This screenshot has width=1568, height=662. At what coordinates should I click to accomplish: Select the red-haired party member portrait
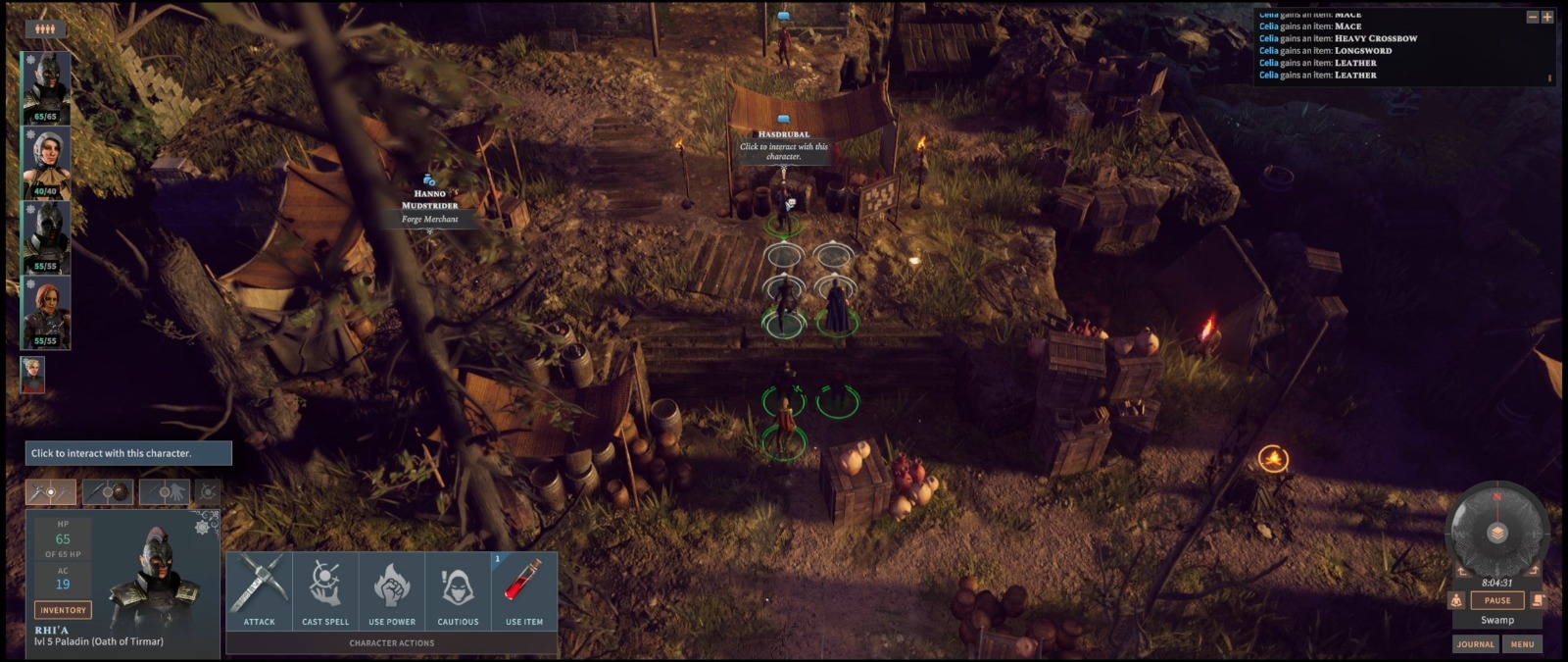click(46, 313)
